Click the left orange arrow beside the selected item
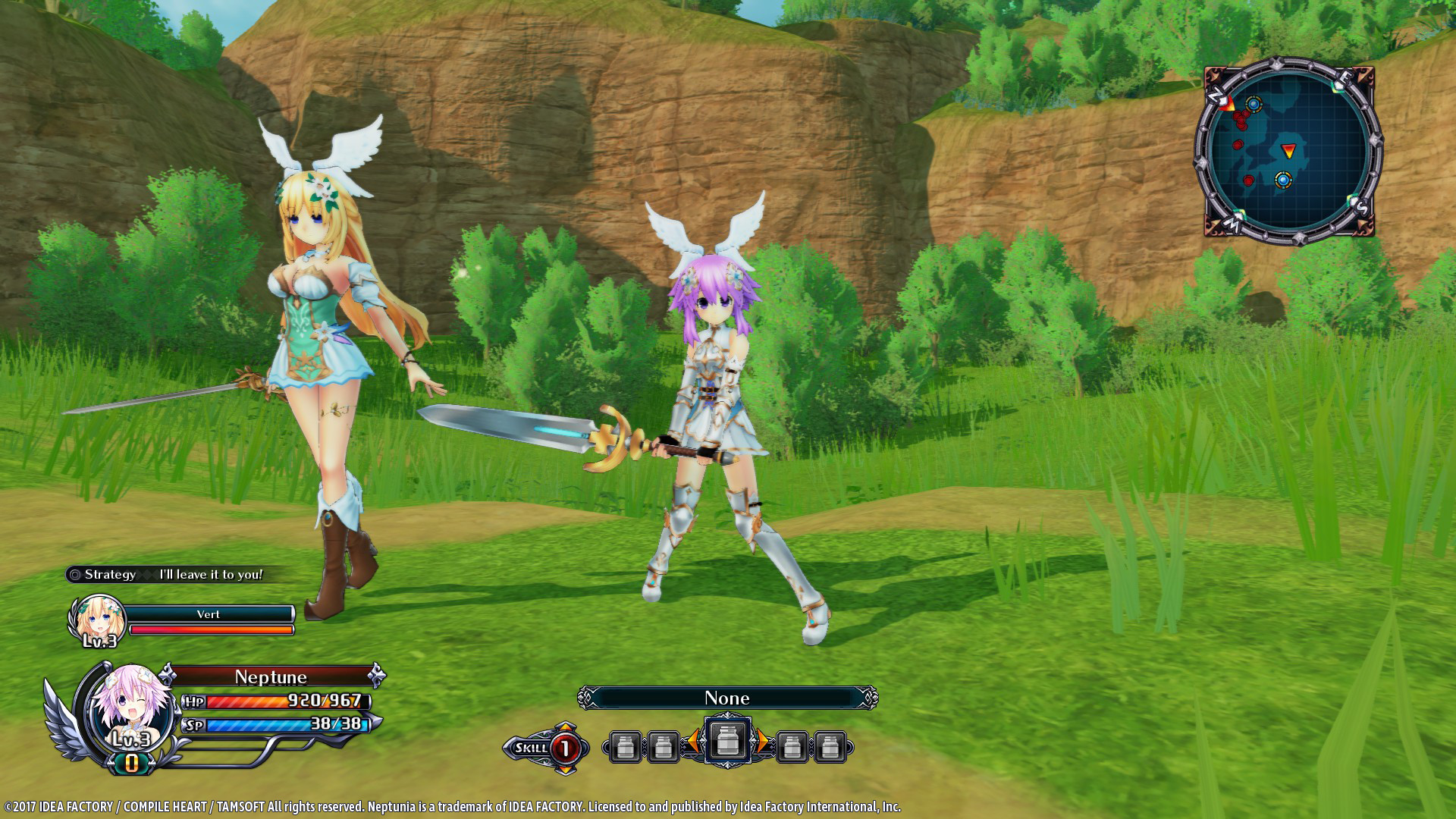The width and height of the screenshot is (1456, 819). [695, 741]
